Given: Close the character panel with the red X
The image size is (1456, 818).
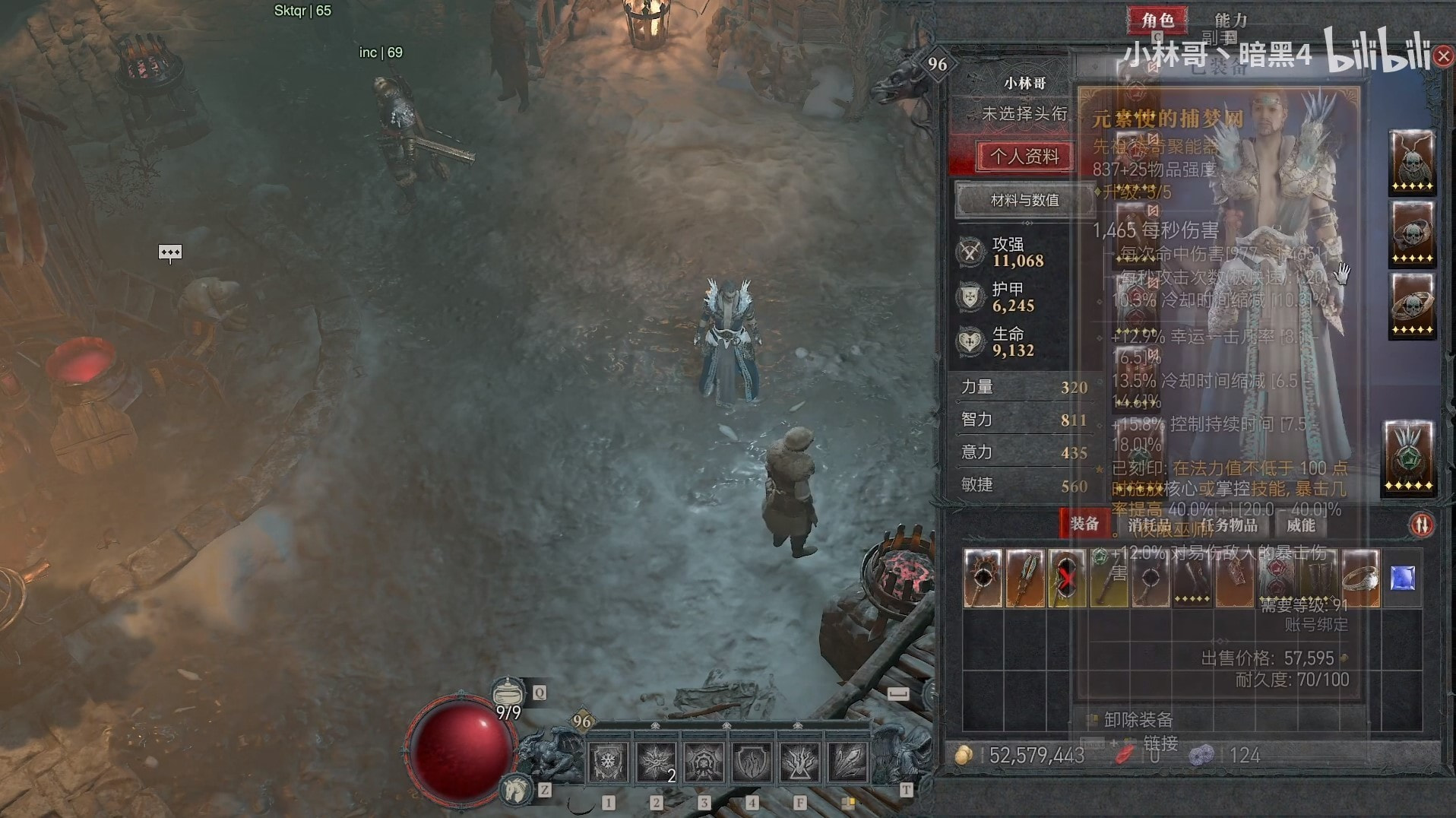Looking at the screenshot, I should point(1443,56).
